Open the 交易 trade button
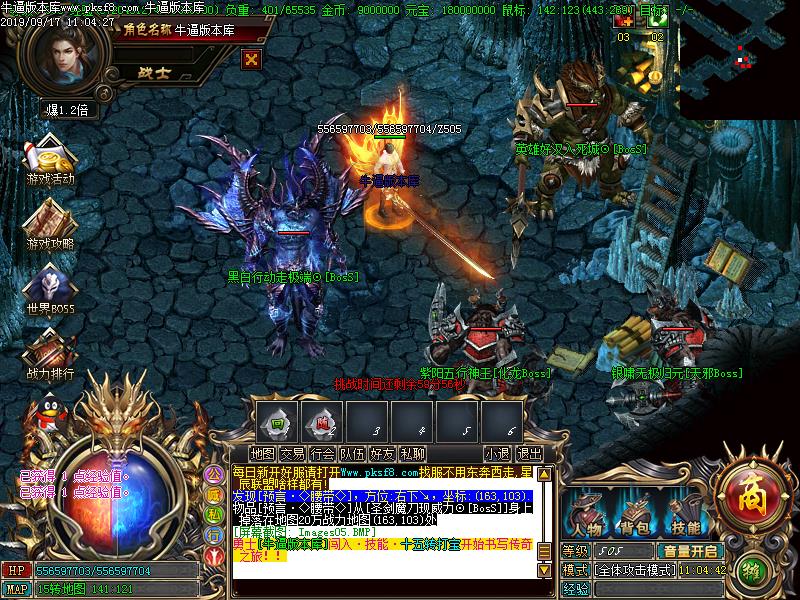This screenshot has height=600, width=800. 293,454
